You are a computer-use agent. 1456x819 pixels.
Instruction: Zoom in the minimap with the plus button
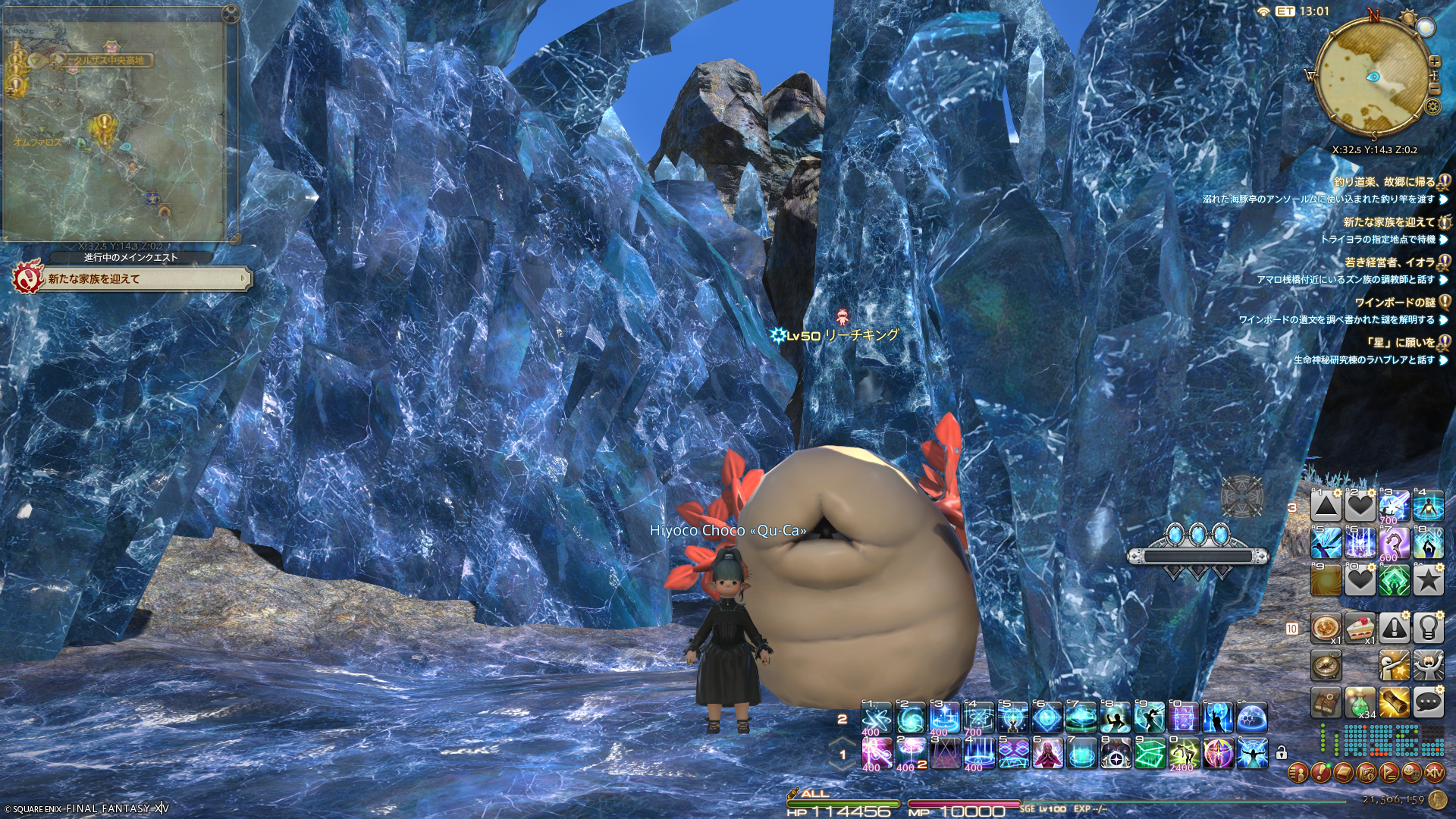(x=1434, y=62)
